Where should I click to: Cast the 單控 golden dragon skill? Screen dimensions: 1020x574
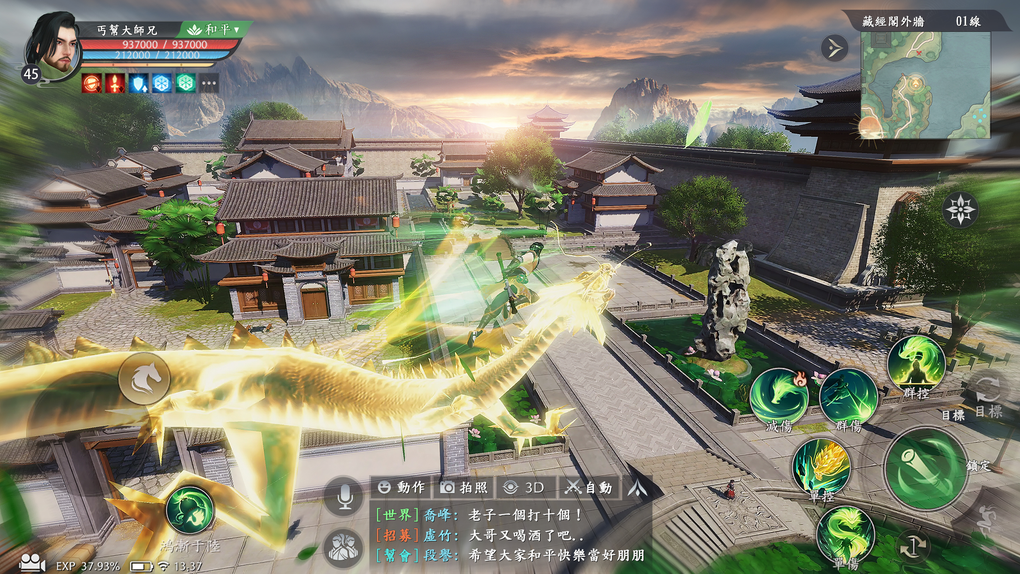pyautogui.click(x=821, y=466)
